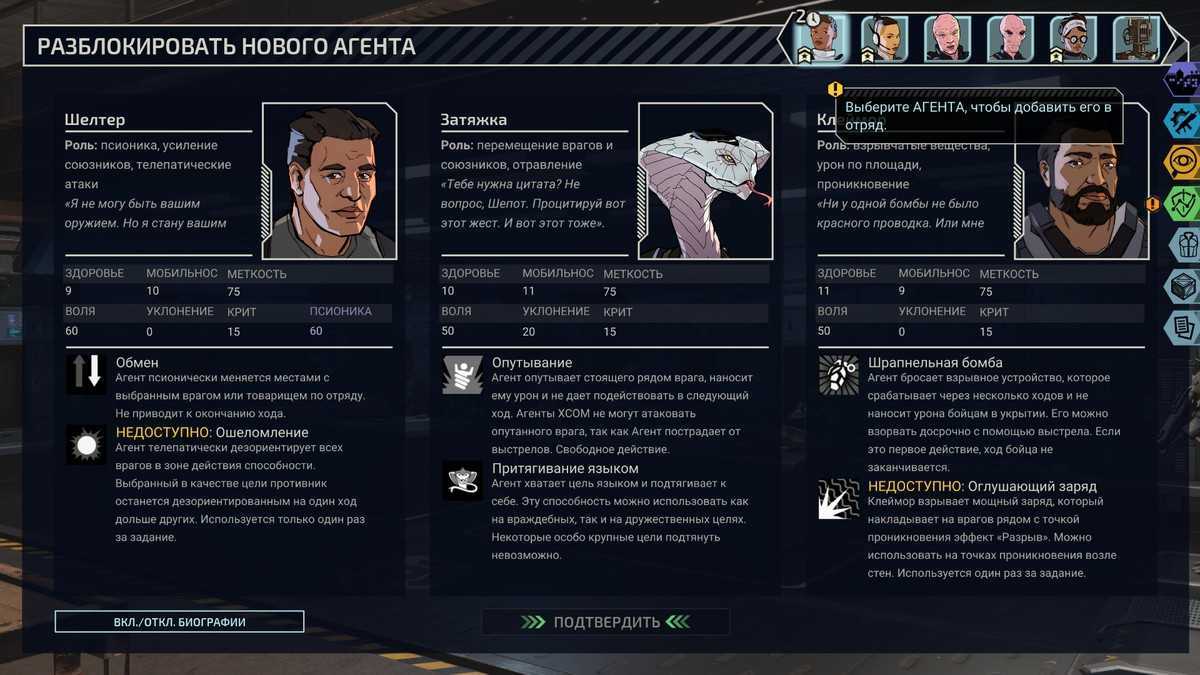This screenshot has width=1200, height=675.
Task: Select the Притягивание языком ability icon
Action: tap(462, 480)
